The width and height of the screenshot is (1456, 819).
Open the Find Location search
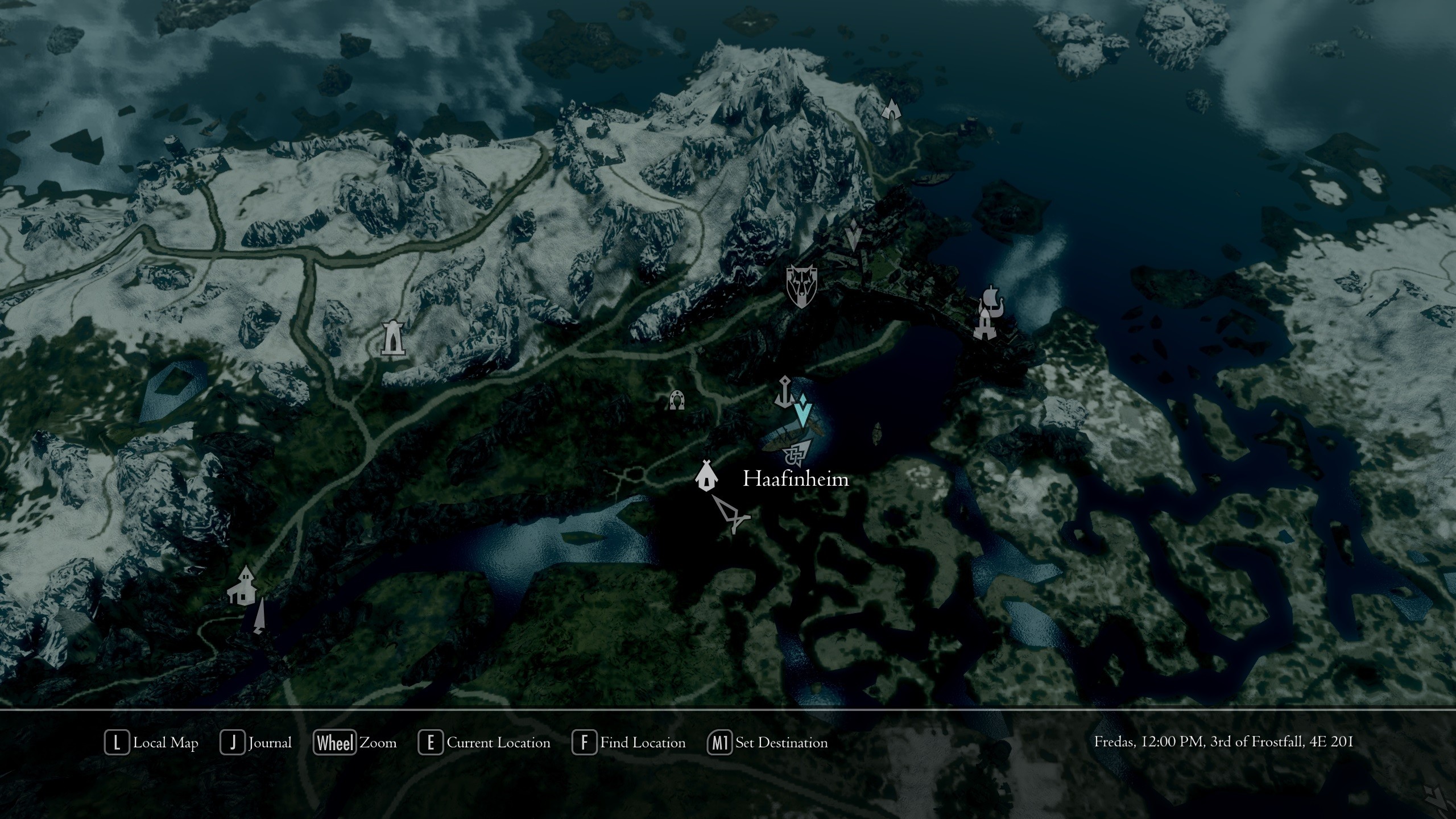coord(629,743)
